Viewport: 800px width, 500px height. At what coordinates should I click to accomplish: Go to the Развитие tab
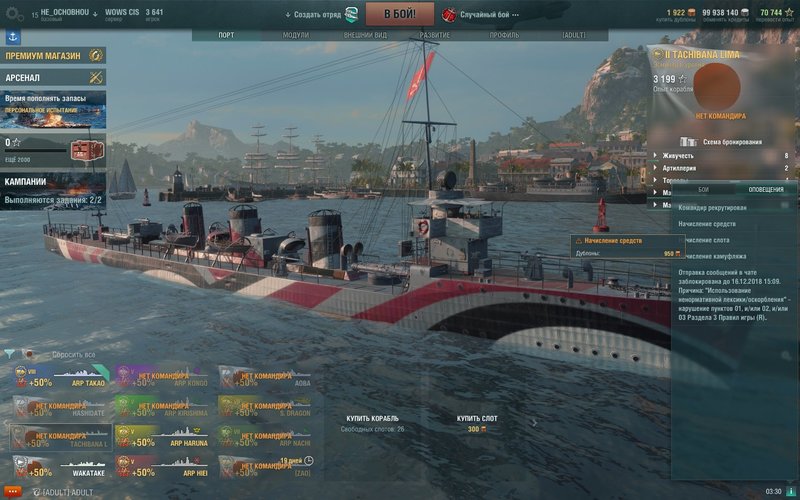pyautogui.click(x=434, y=35)
